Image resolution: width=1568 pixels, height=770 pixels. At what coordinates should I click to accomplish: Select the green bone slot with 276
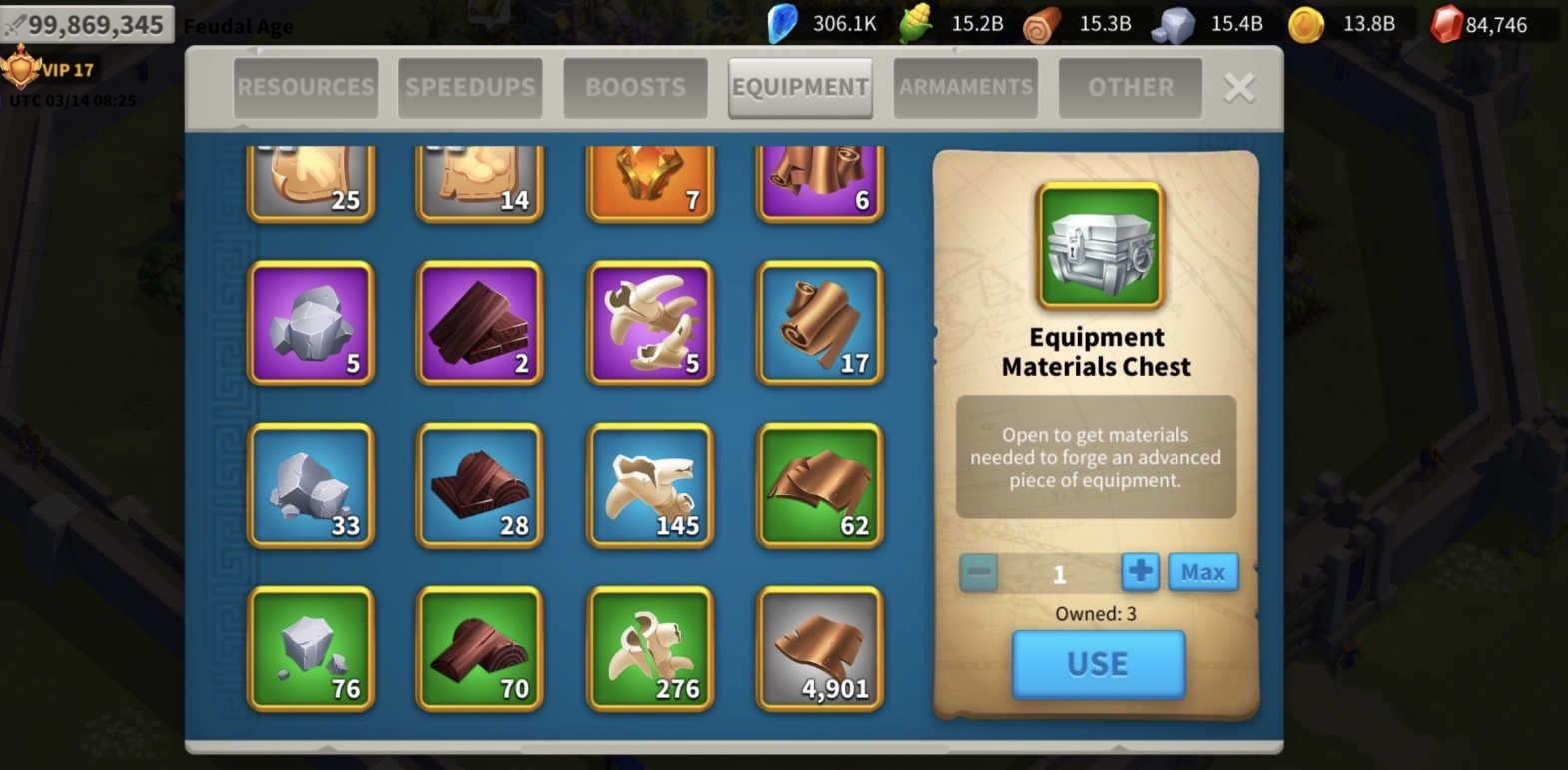(x=650, y=649)
